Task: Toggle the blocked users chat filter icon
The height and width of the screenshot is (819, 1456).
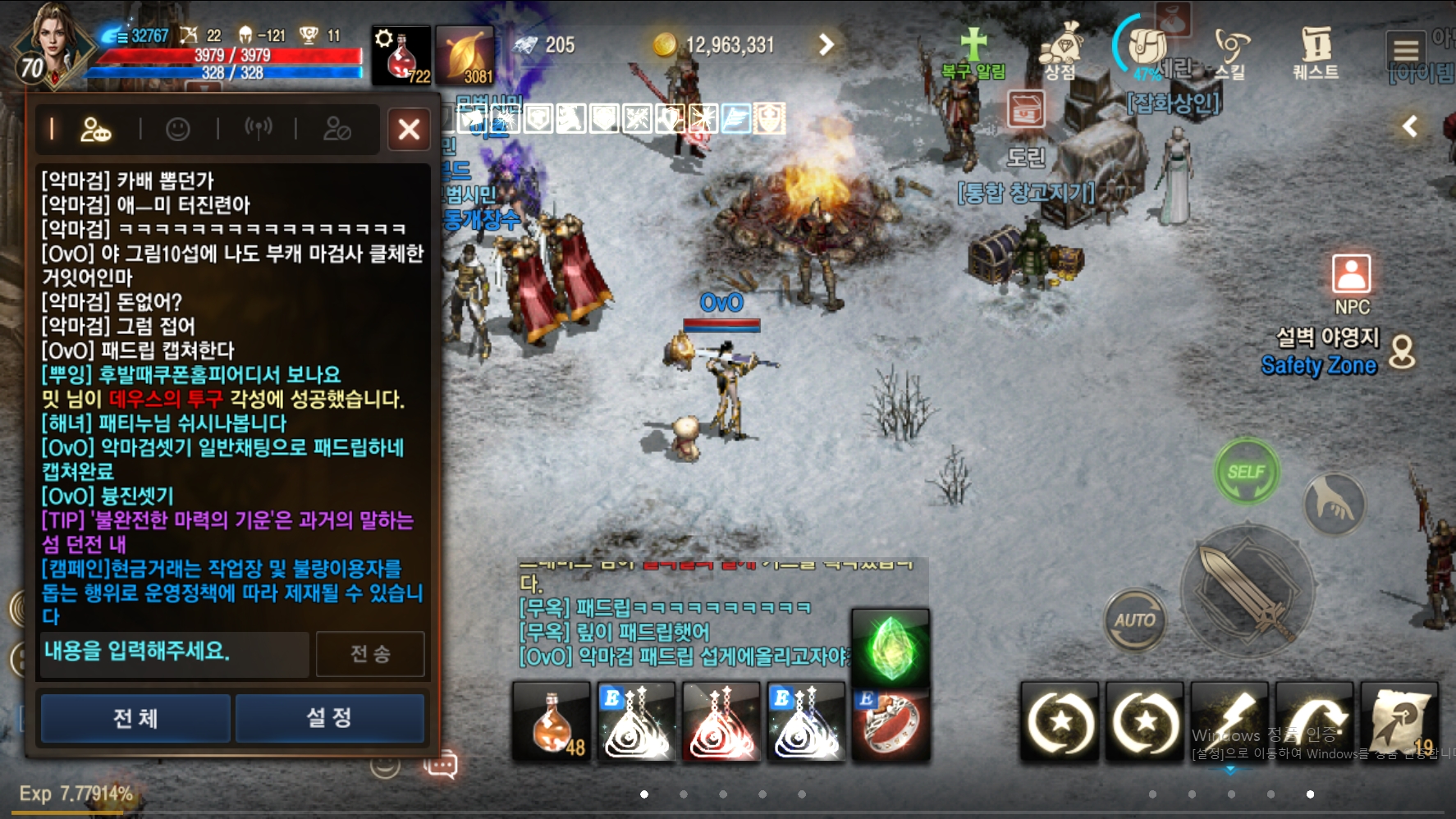Action: coord(336,129)
